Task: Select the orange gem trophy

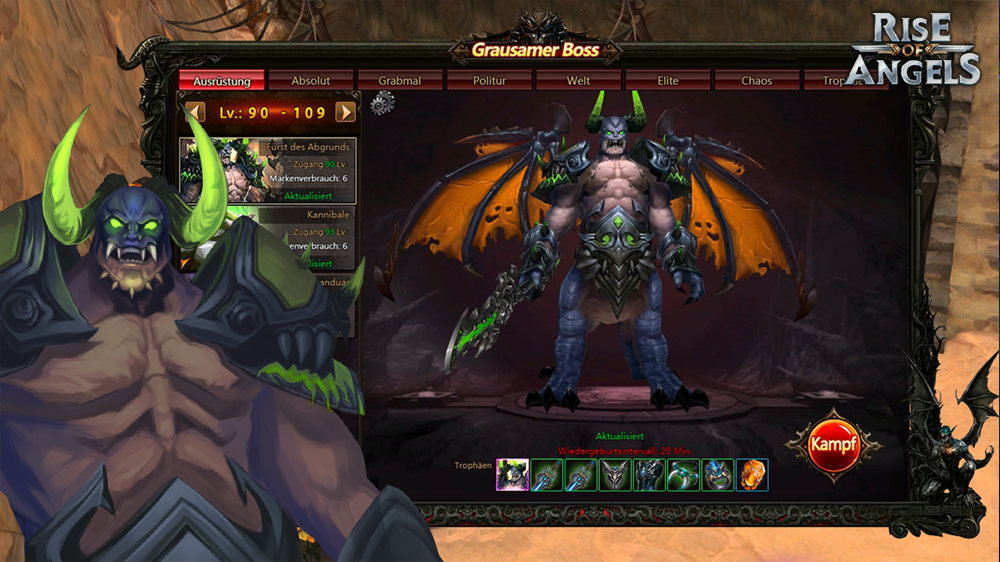Action: tap(751, 475)
